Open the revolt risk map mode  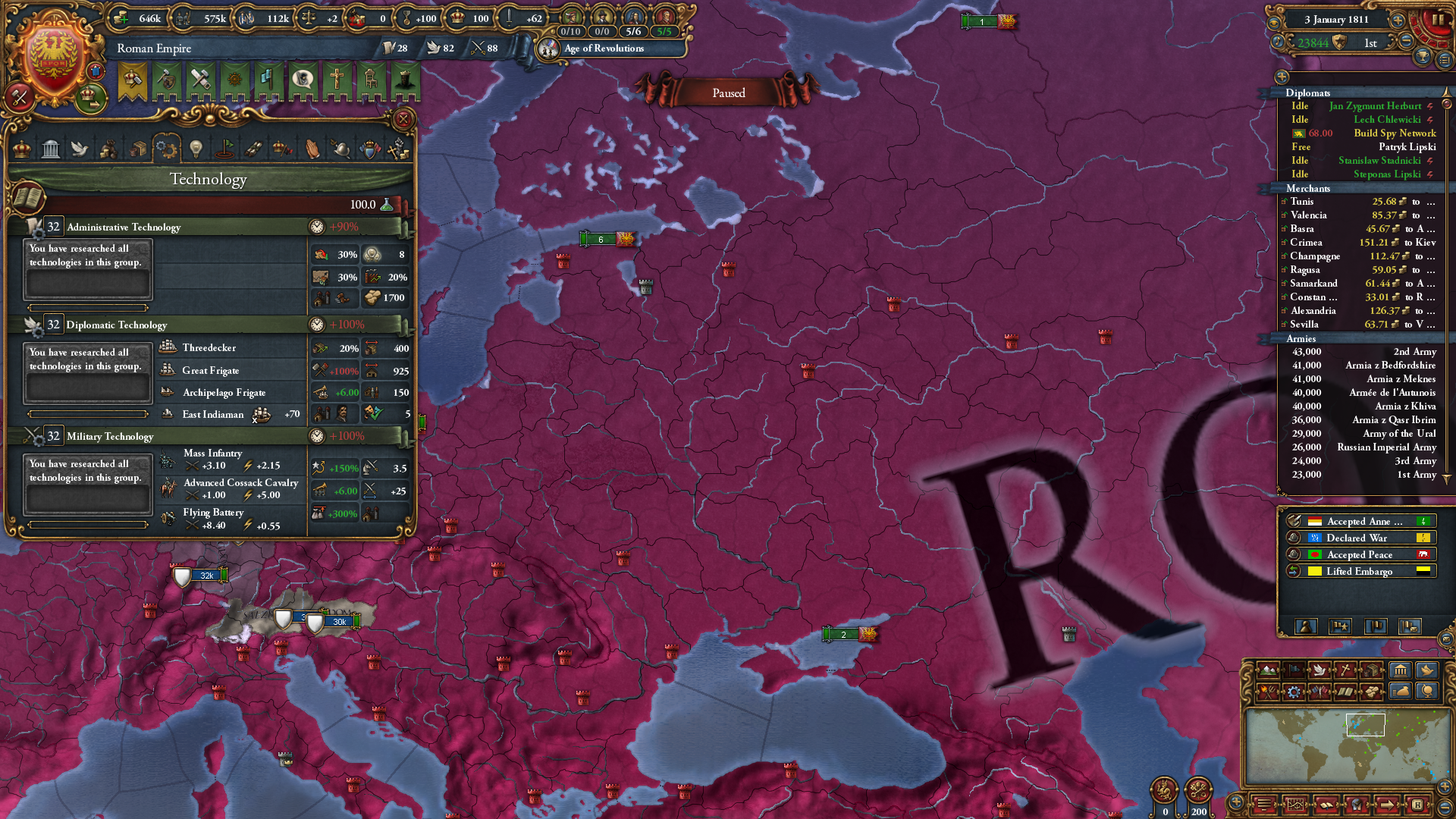(1268, 691)
